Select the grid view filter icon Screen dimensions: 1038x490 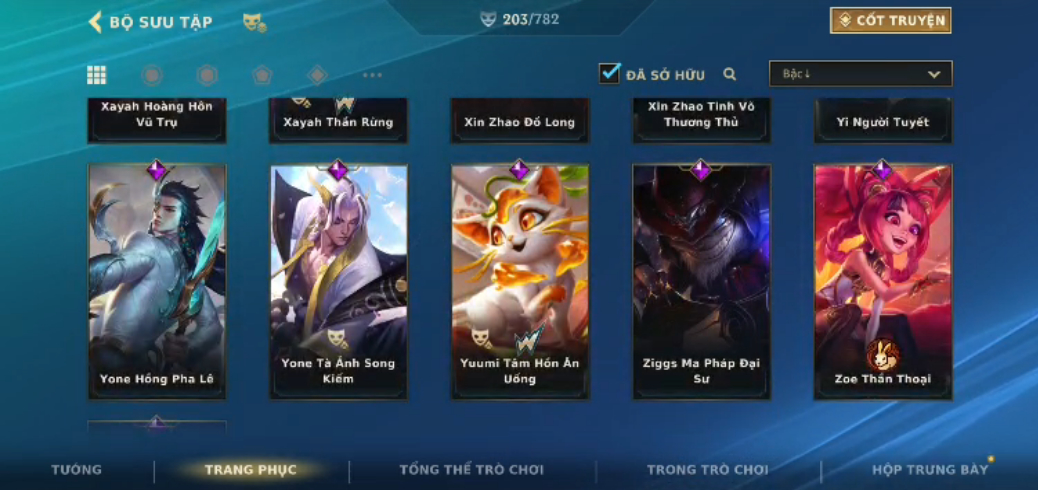coord(97,75)
